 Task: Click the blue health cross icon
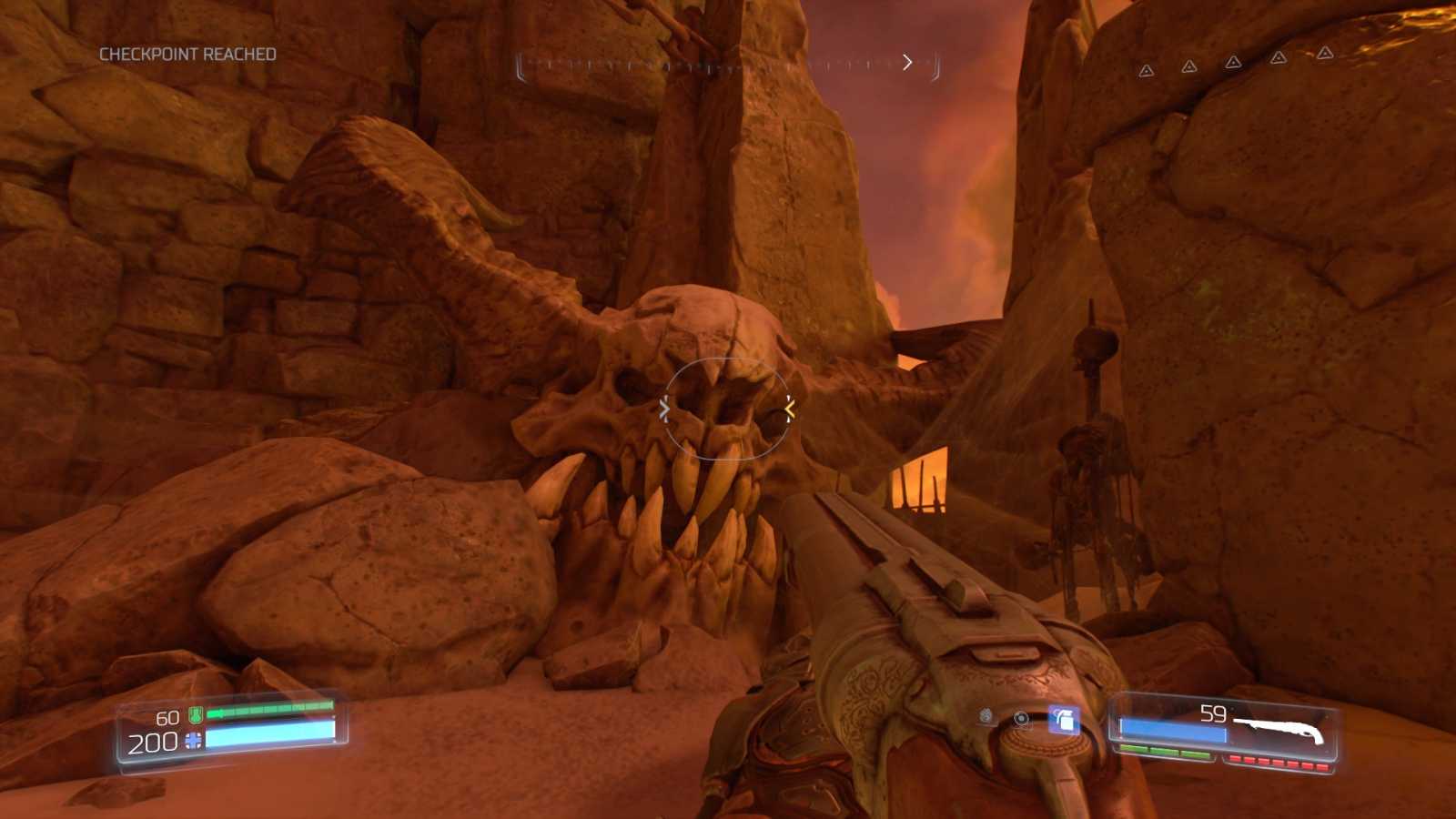click(193, 740)
